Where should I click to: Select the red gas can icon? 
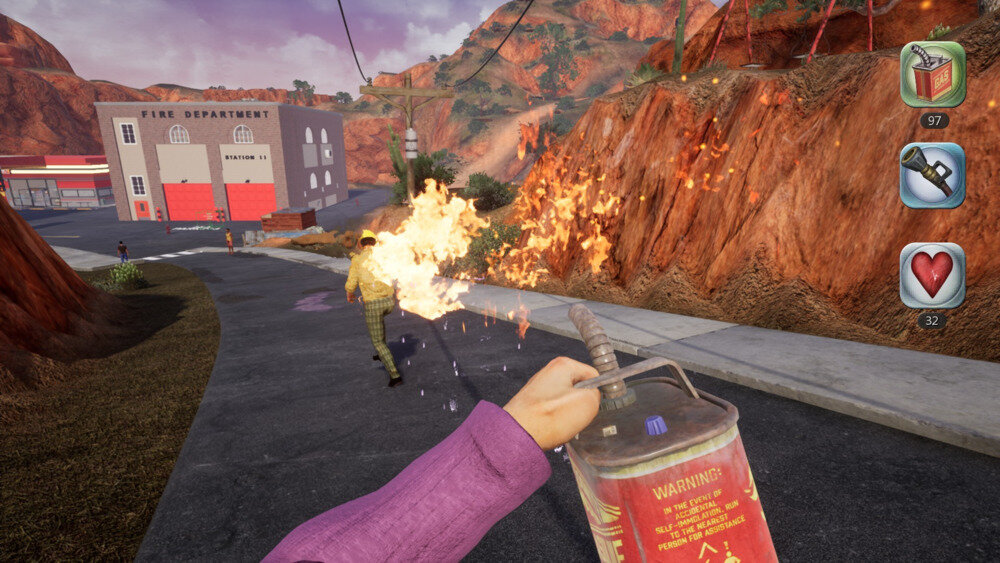932,75
